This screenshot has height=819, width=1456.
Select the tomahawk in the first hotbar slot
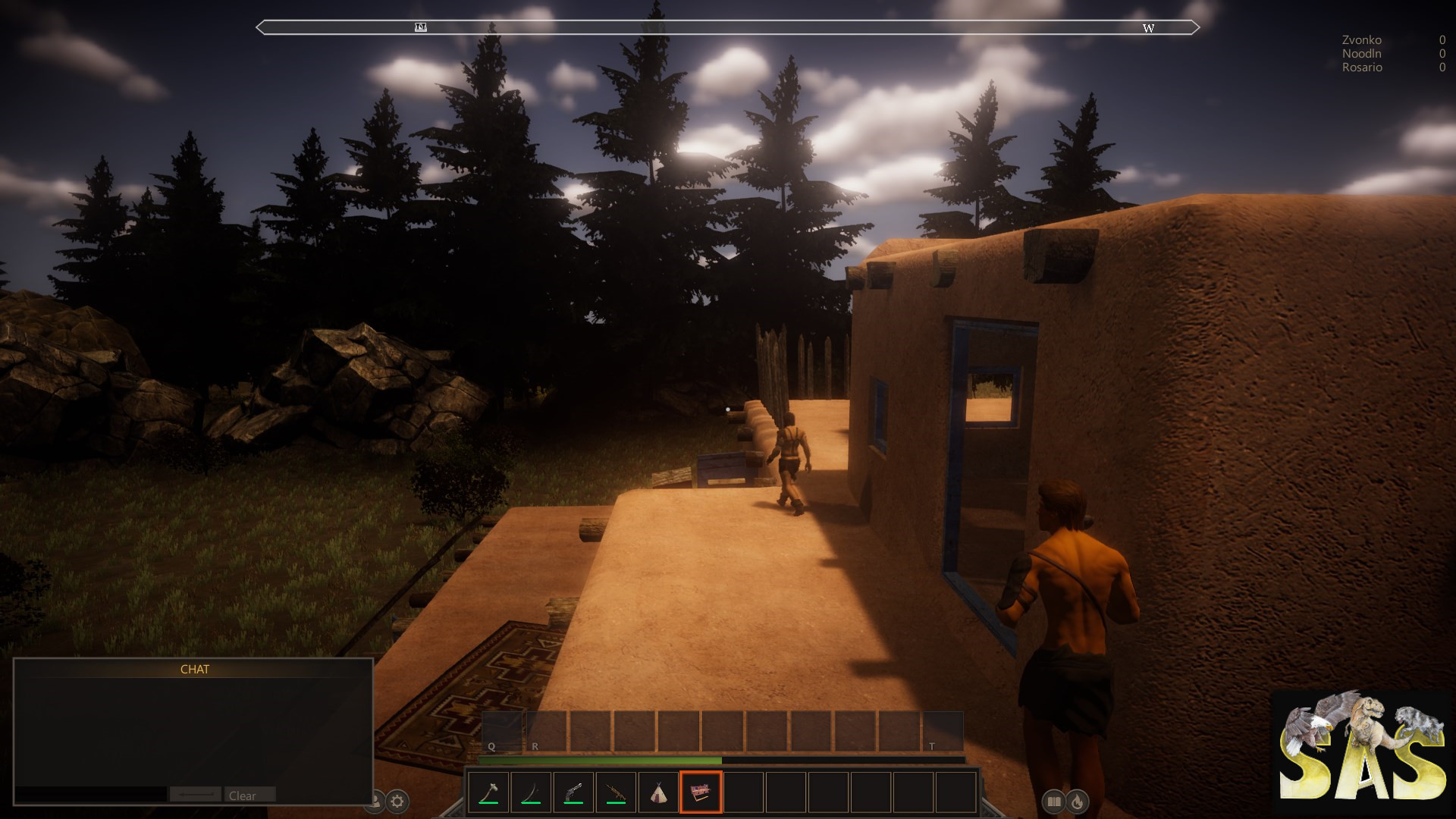(x=489, y=791)
